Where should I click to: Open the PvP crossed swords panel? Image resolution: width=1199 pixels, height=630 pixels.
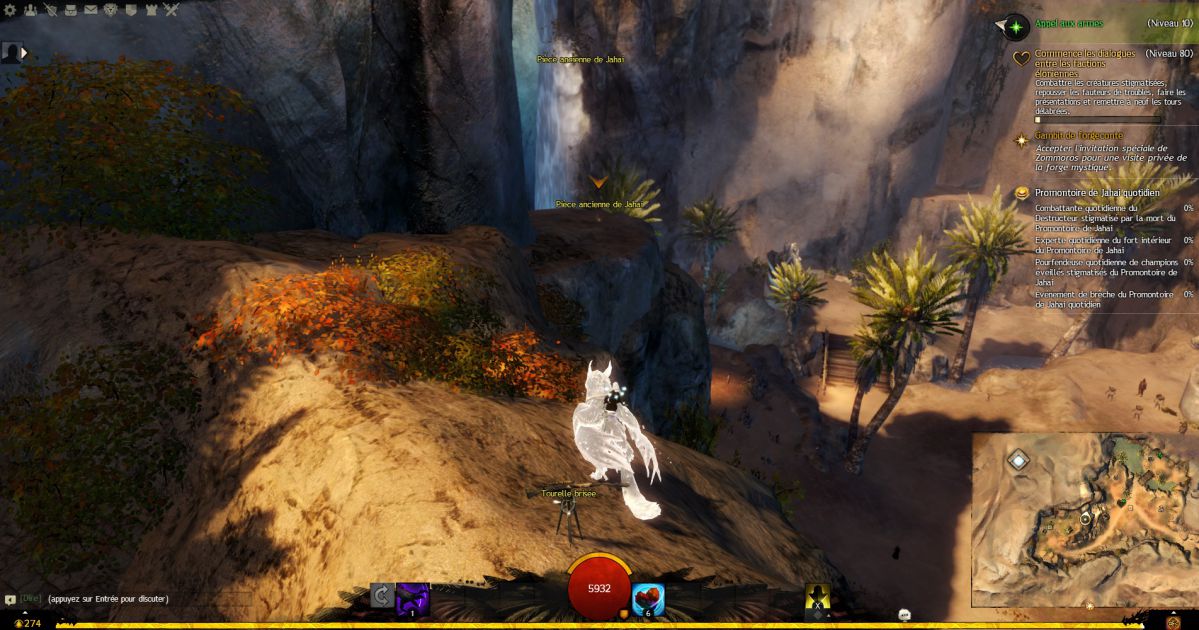171,10
